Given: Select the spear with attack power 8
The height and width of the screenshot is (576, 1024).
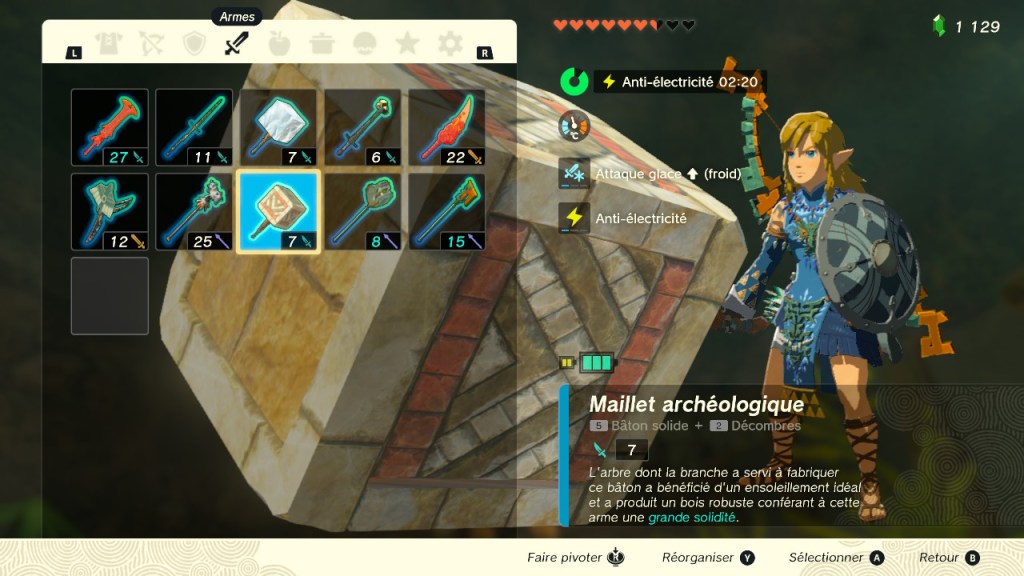Looking at the screenshot, I should 363,211.
